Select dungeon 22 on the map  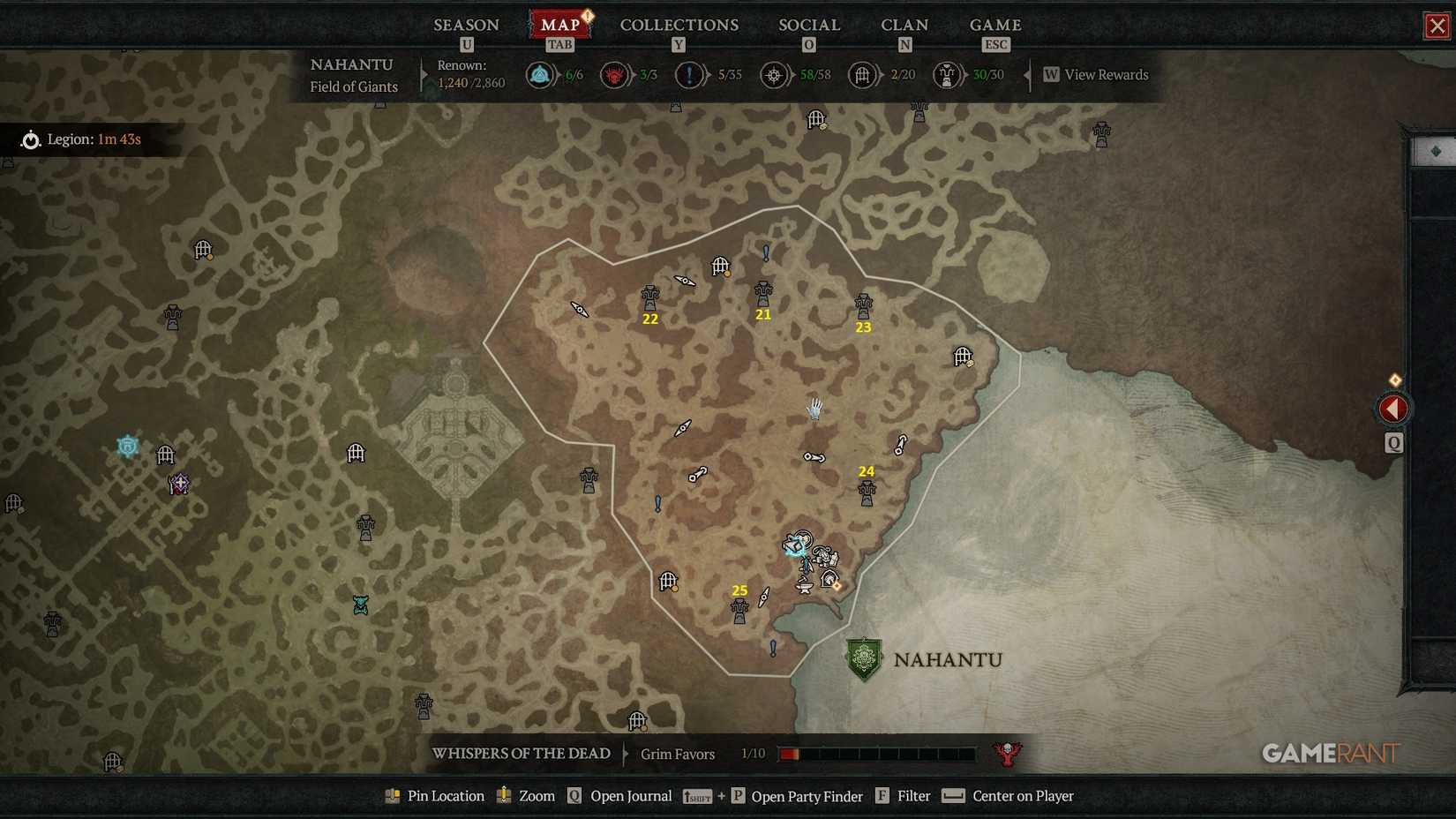point(650,296)
